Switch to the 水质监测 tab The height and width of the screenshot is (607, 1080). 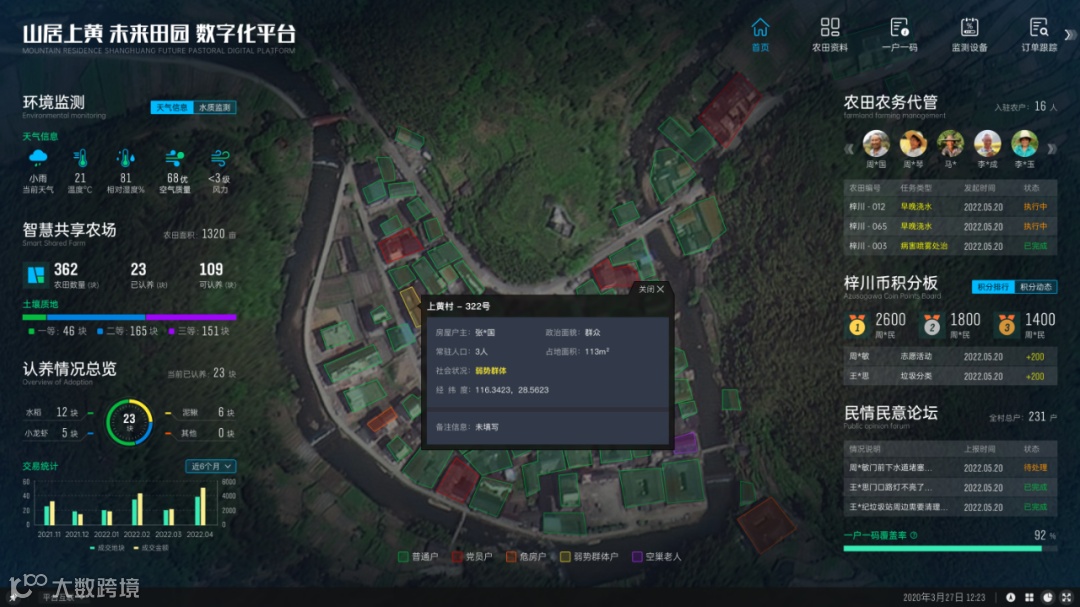215,107
